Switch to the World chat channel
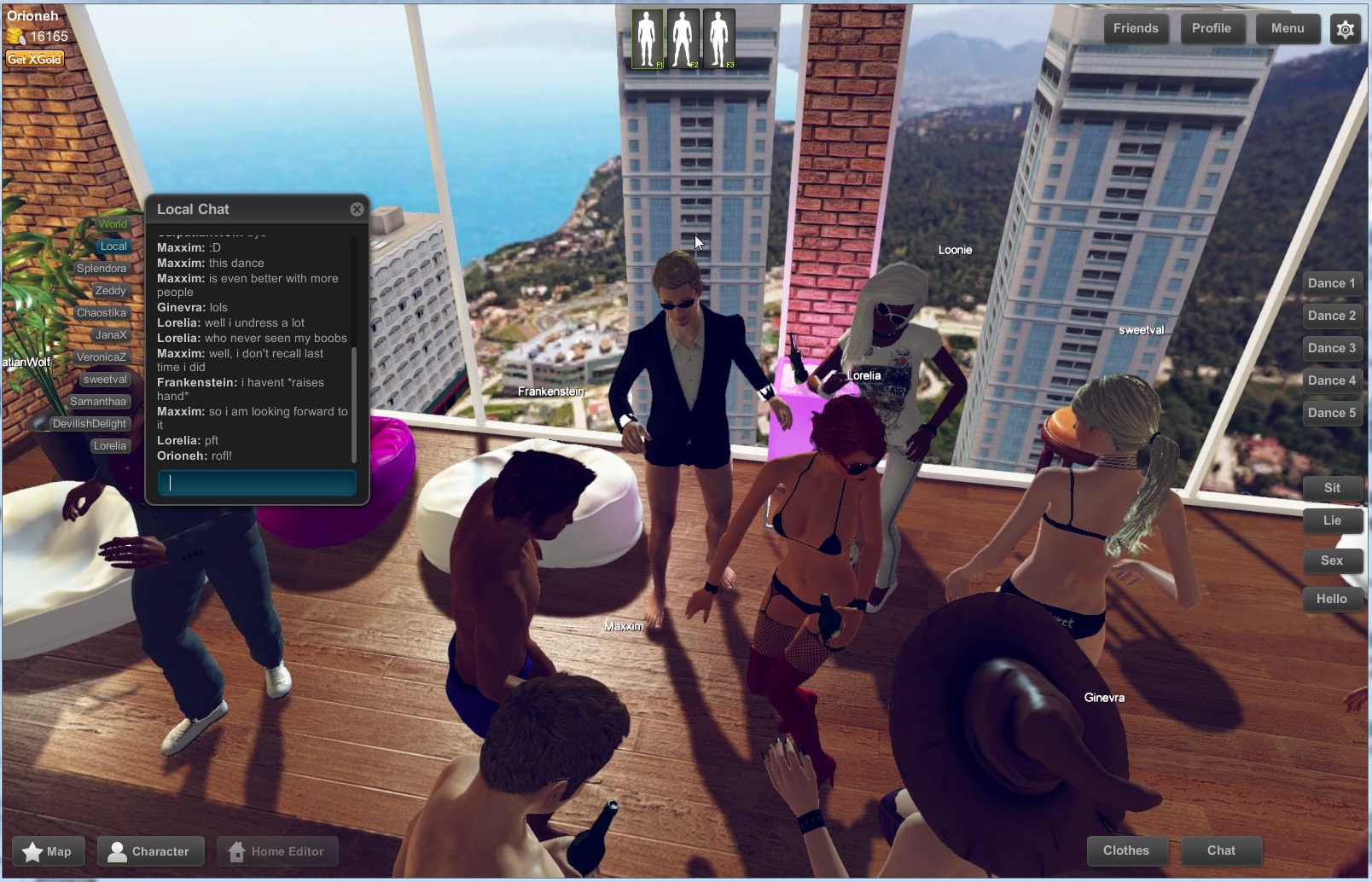The image size is (1372, 882). point(112,223)
